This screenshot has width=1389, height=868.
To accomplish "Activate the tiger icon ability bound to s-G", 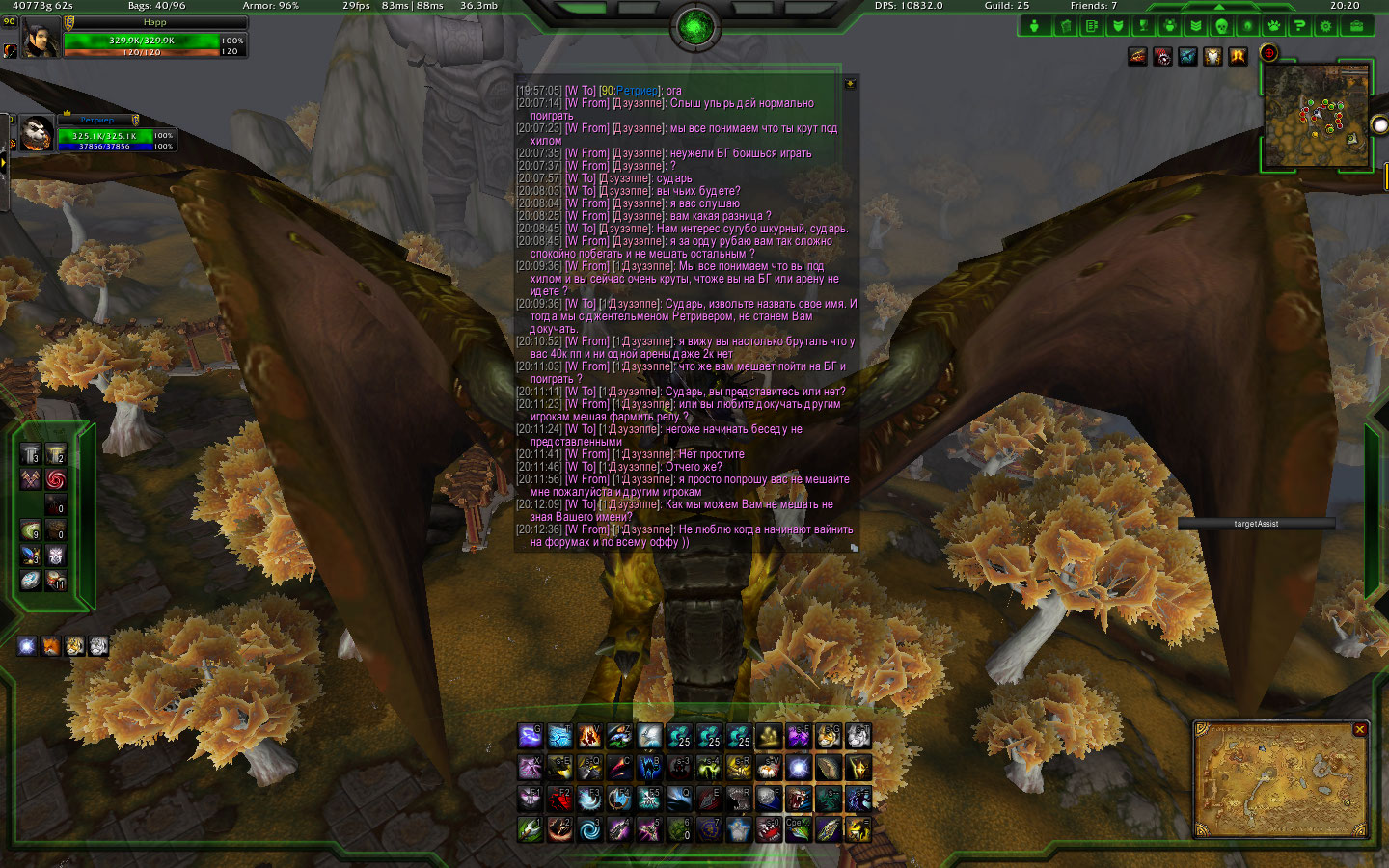I will tap(829, 738).
